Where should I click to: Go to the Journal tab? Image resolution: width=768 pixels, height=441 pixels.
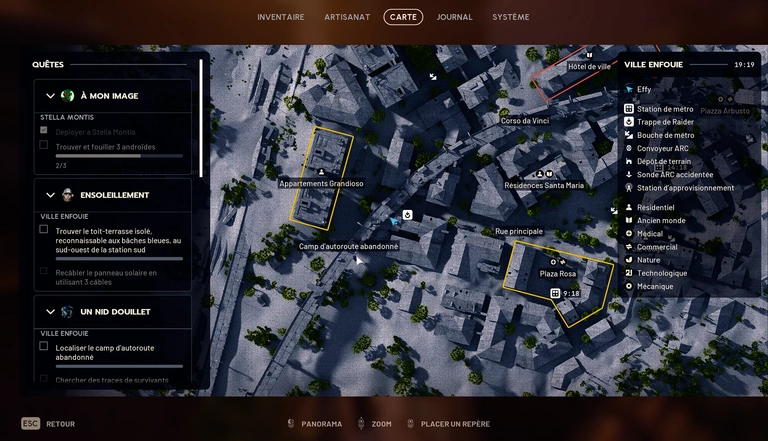click(x=455, y=17)
